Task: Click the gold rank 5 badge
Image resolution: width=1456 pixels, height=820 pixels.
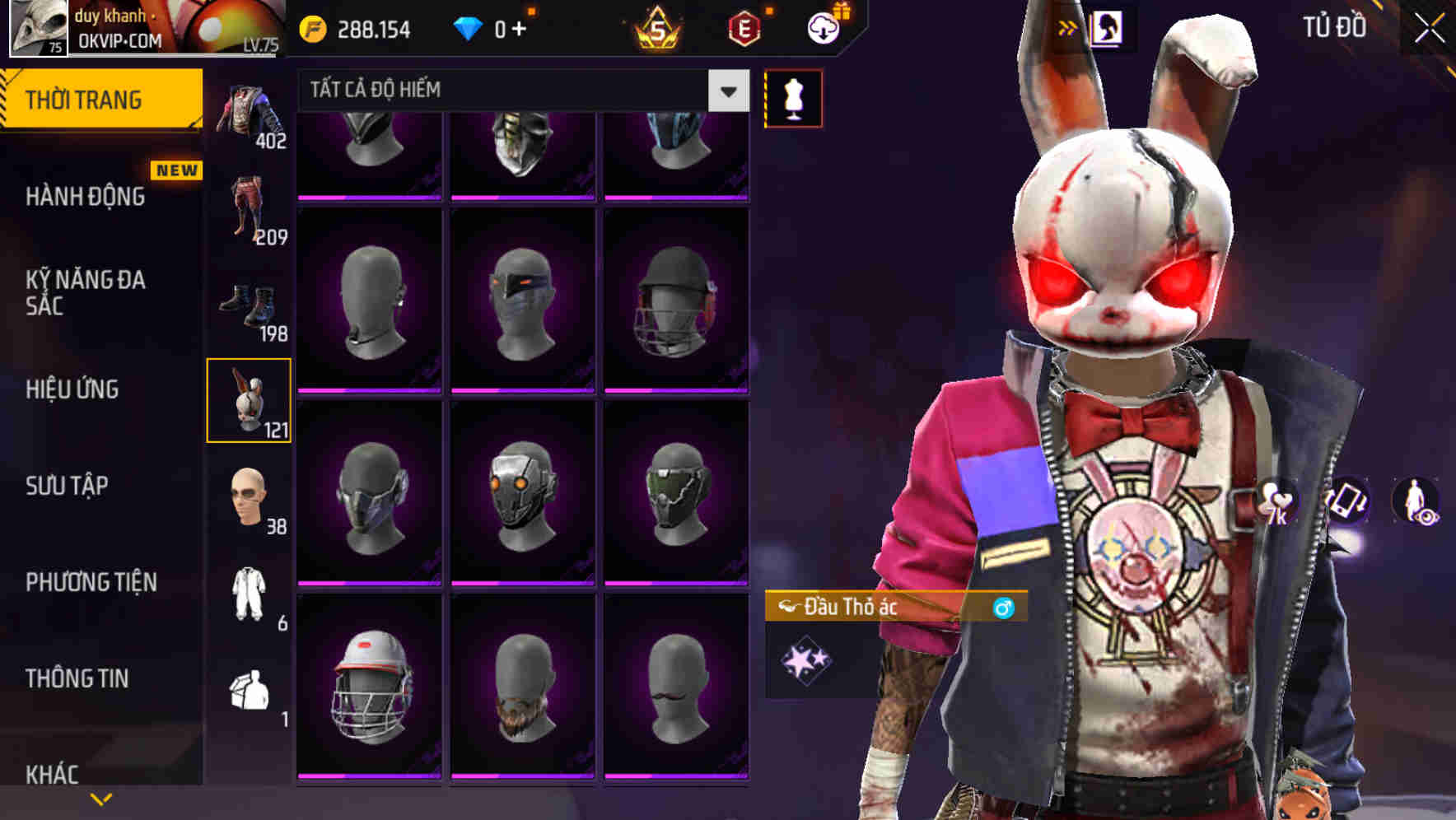Action: pos(655,26)
